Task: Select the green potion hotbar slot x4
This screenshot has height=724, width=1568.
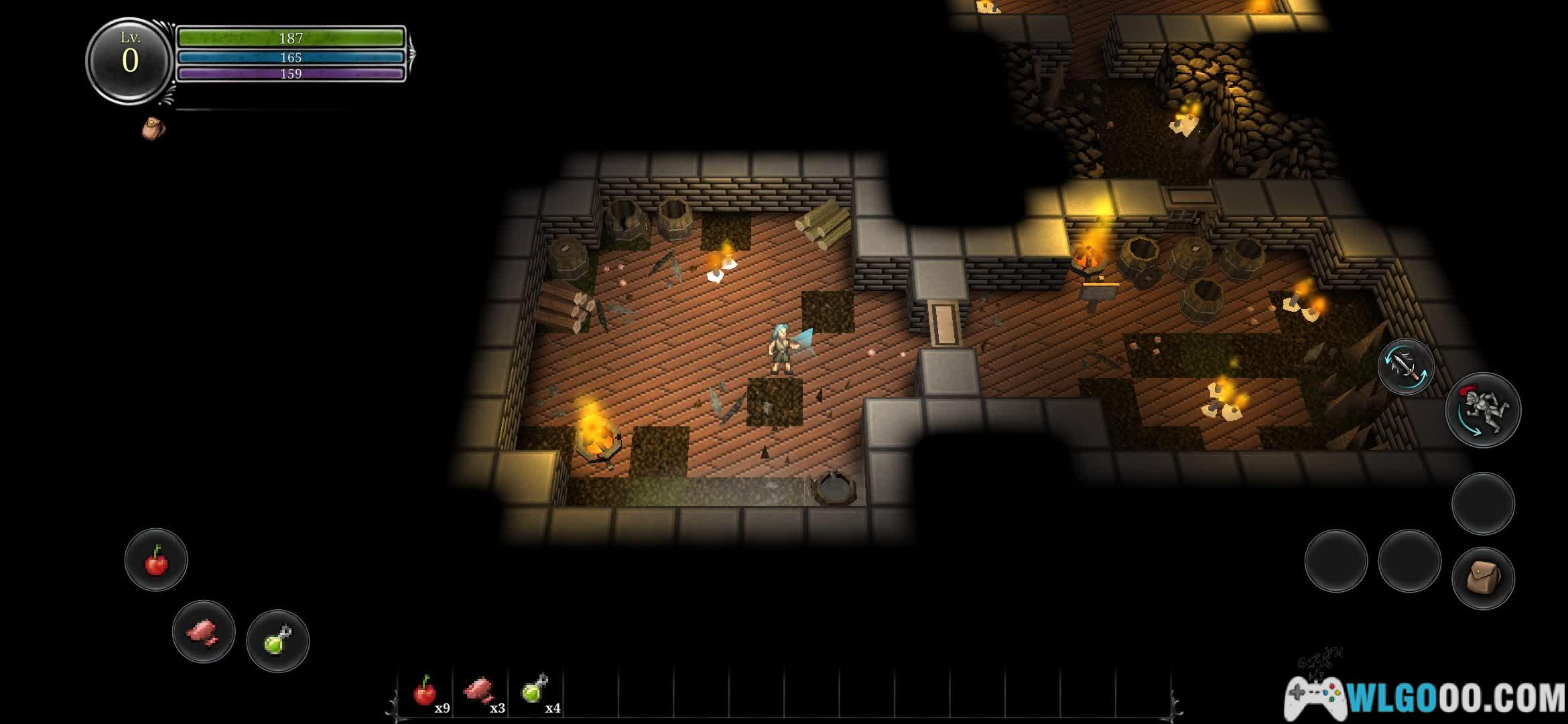Action: (x=535, y=692)
